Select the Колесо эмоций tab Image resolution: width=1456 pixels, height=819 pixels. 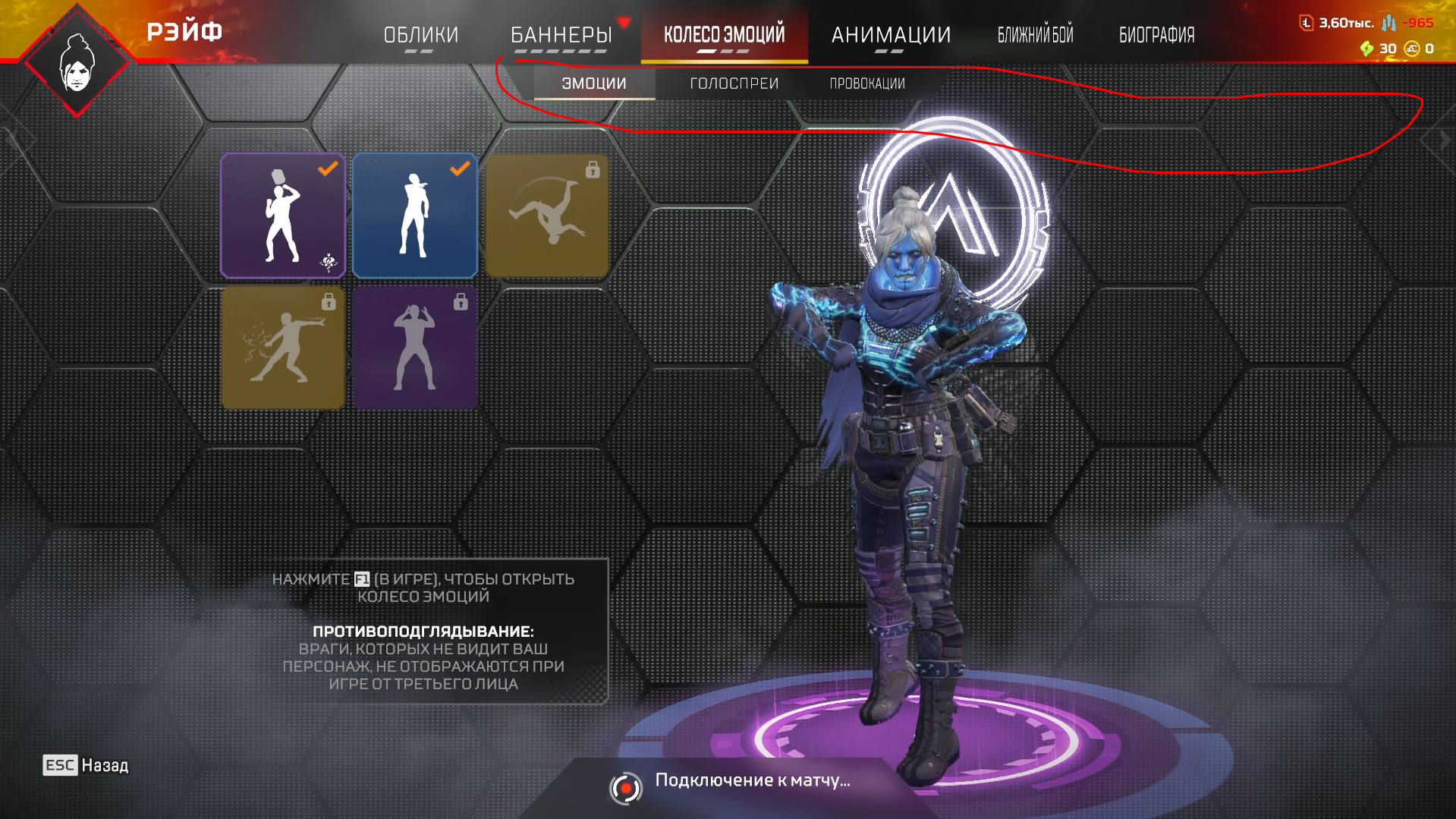click(724, 35)
